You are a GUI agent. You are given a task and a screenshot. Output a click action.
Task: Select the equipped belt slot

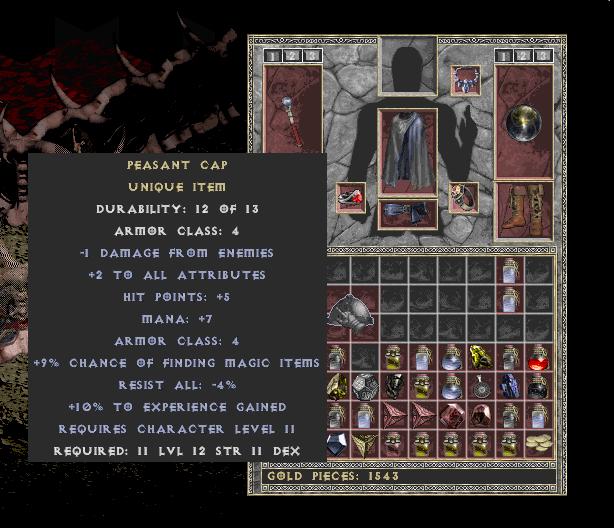(408, 213)
